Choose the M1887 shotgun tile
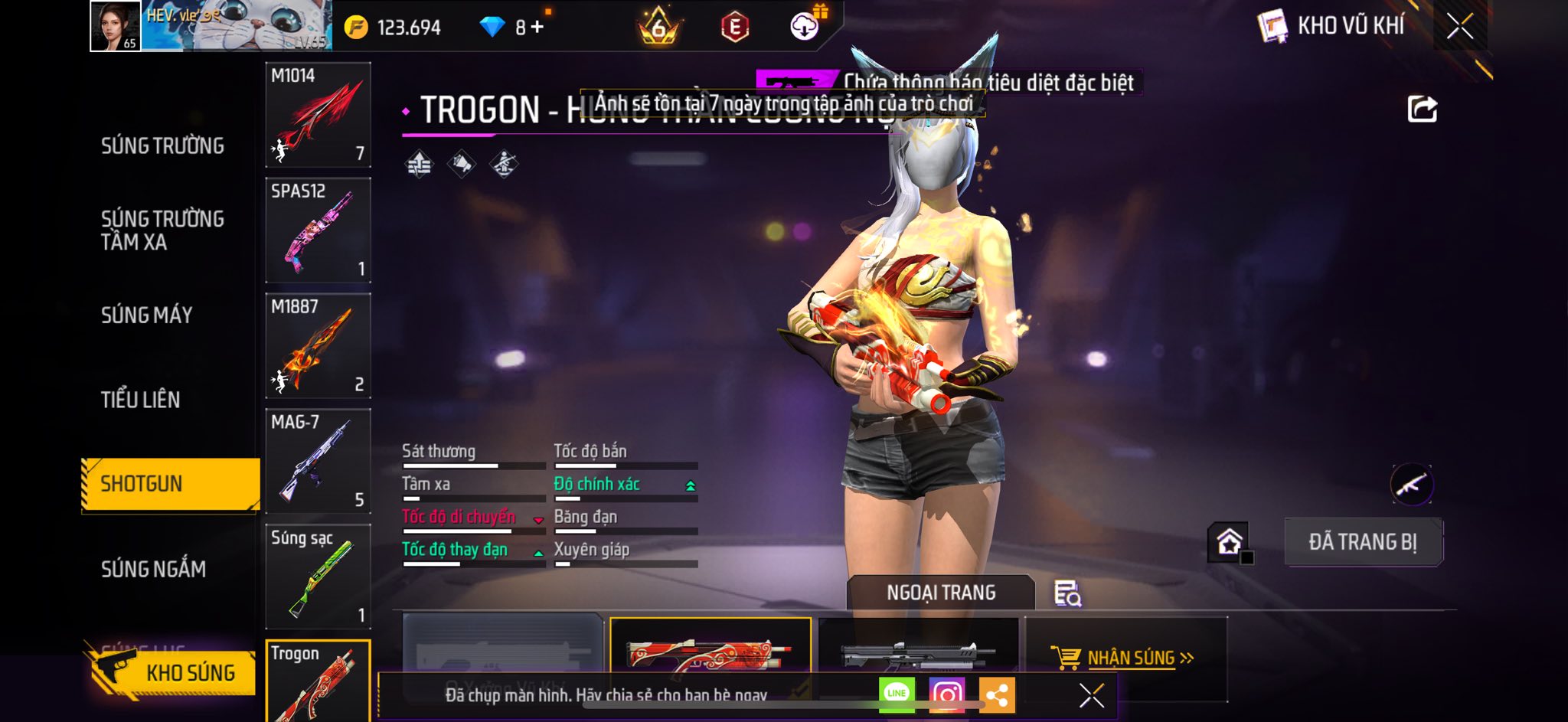This screenshot has width=1568, height=722. 318,346
